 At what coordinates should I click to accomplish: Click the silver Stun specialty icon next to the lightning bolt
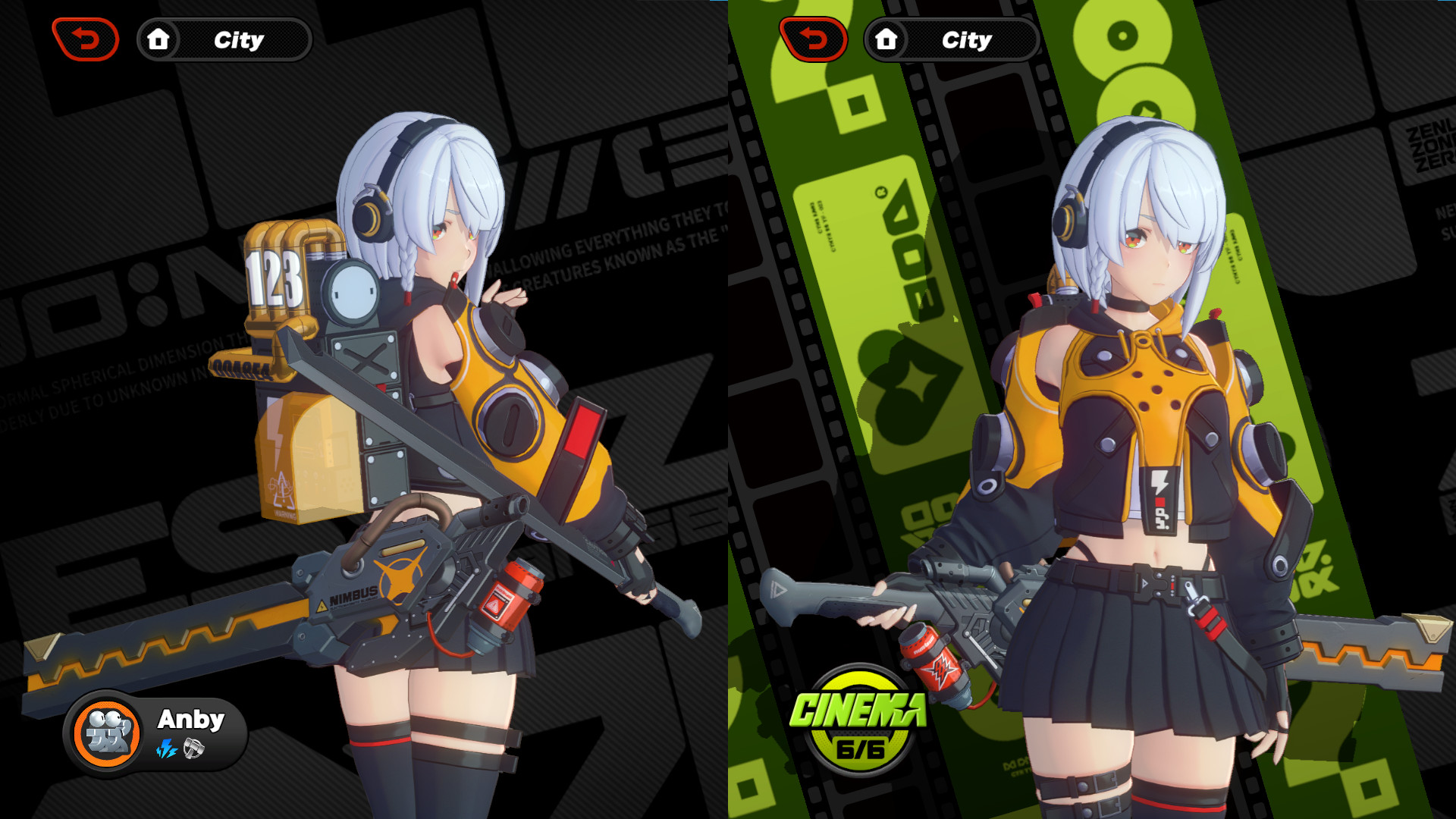point(193,748)
